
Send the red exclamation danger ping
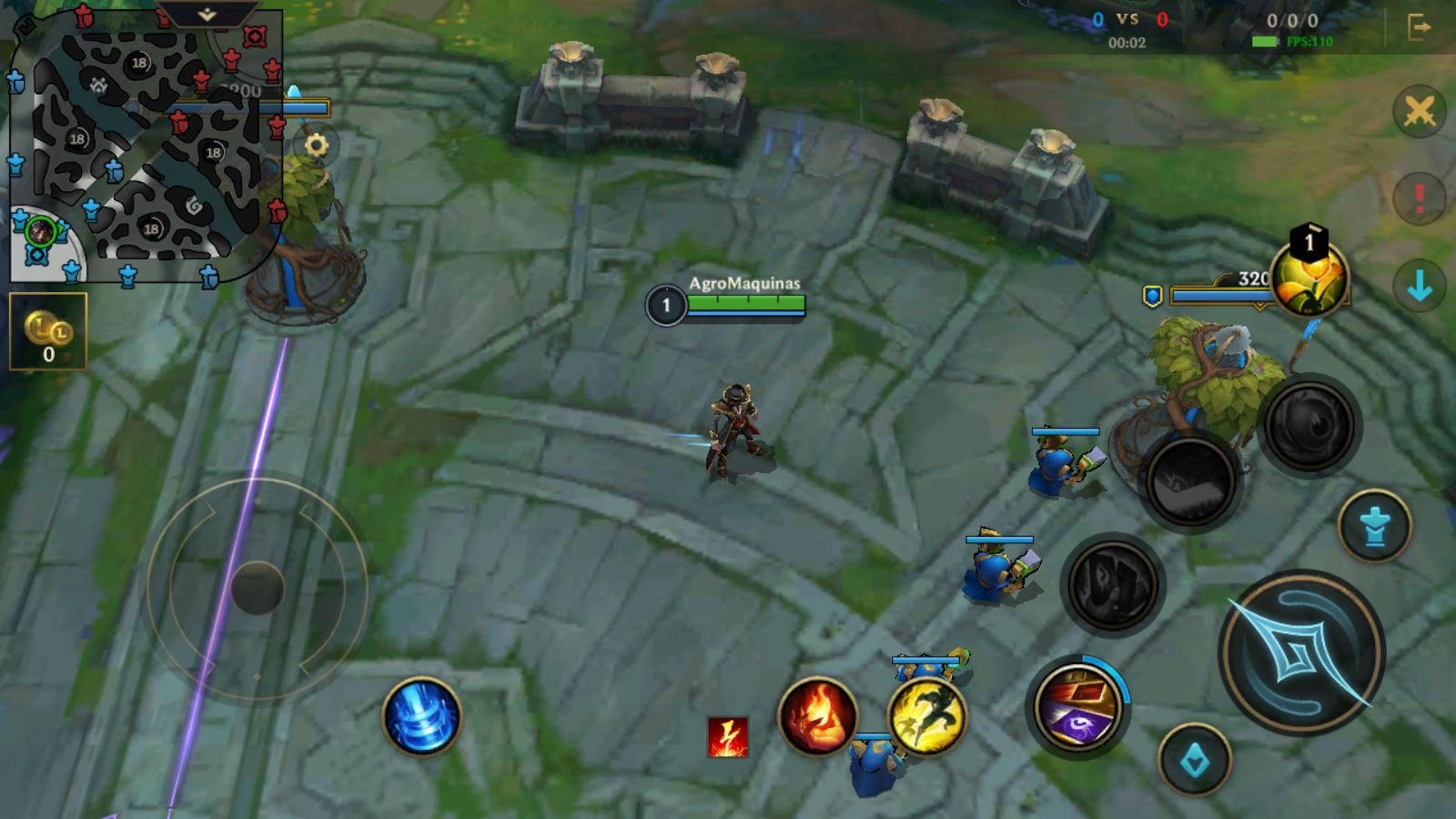(x=1419, y=197)
